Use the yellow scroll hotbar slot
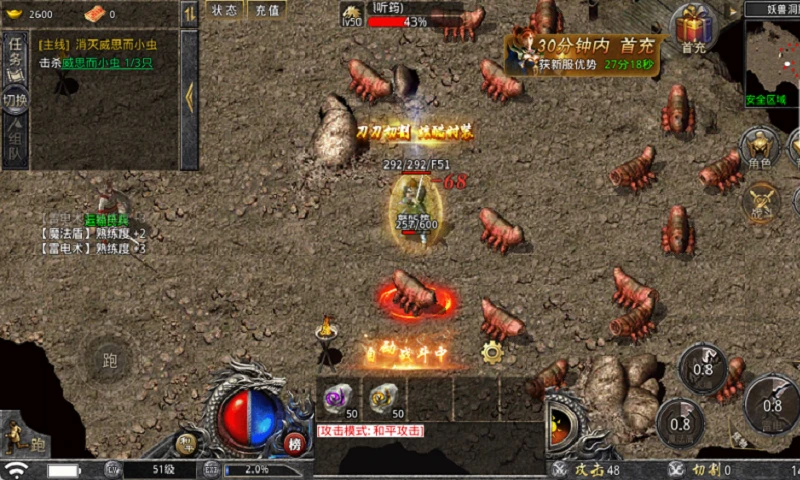The image size is (800, 480). click(x=382, y=398)
